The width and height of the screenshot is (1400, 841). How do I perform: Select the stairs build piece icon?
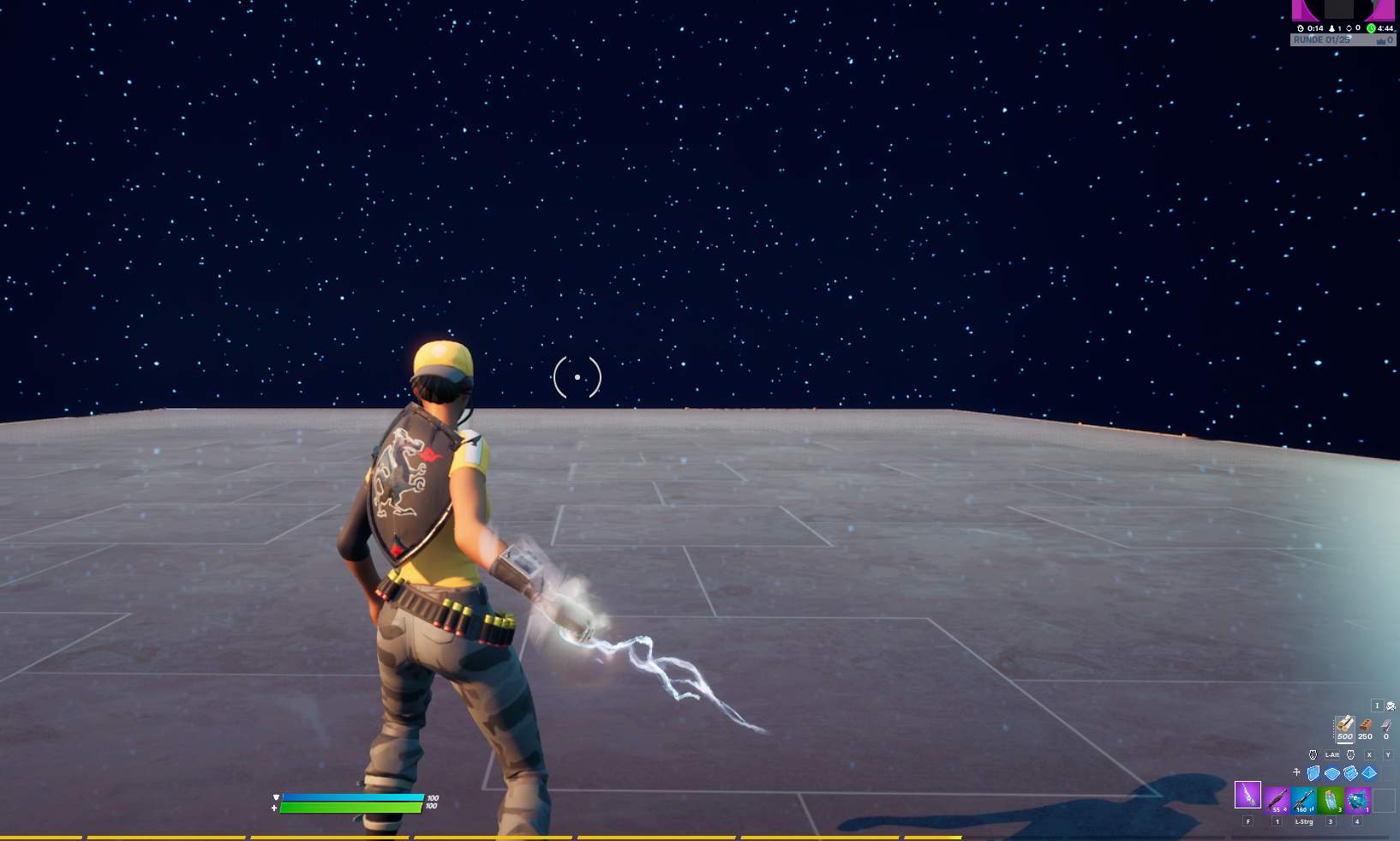pyautogui.click(x=1350, y=772)
